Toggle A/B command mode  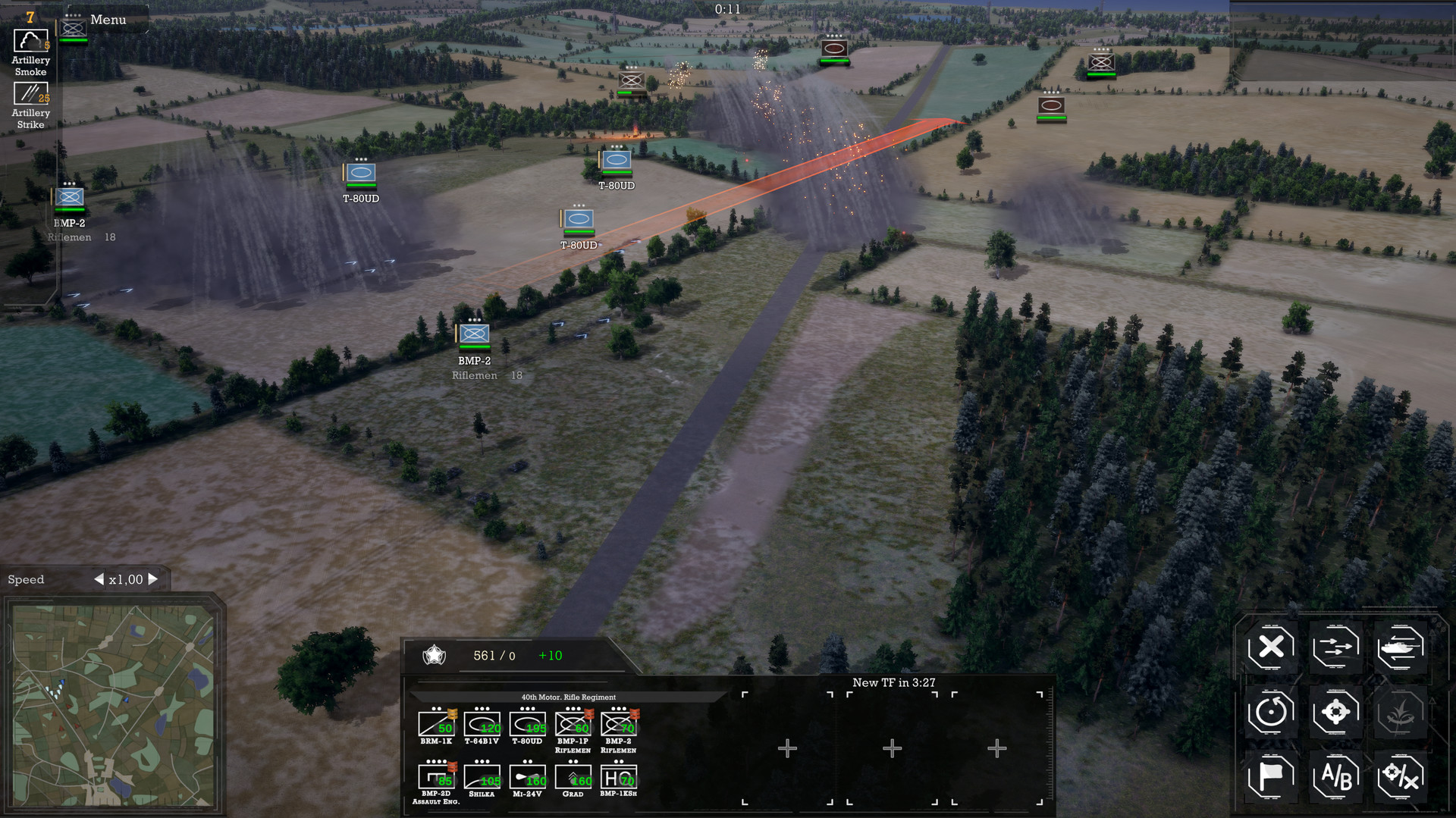point(1335,776)
